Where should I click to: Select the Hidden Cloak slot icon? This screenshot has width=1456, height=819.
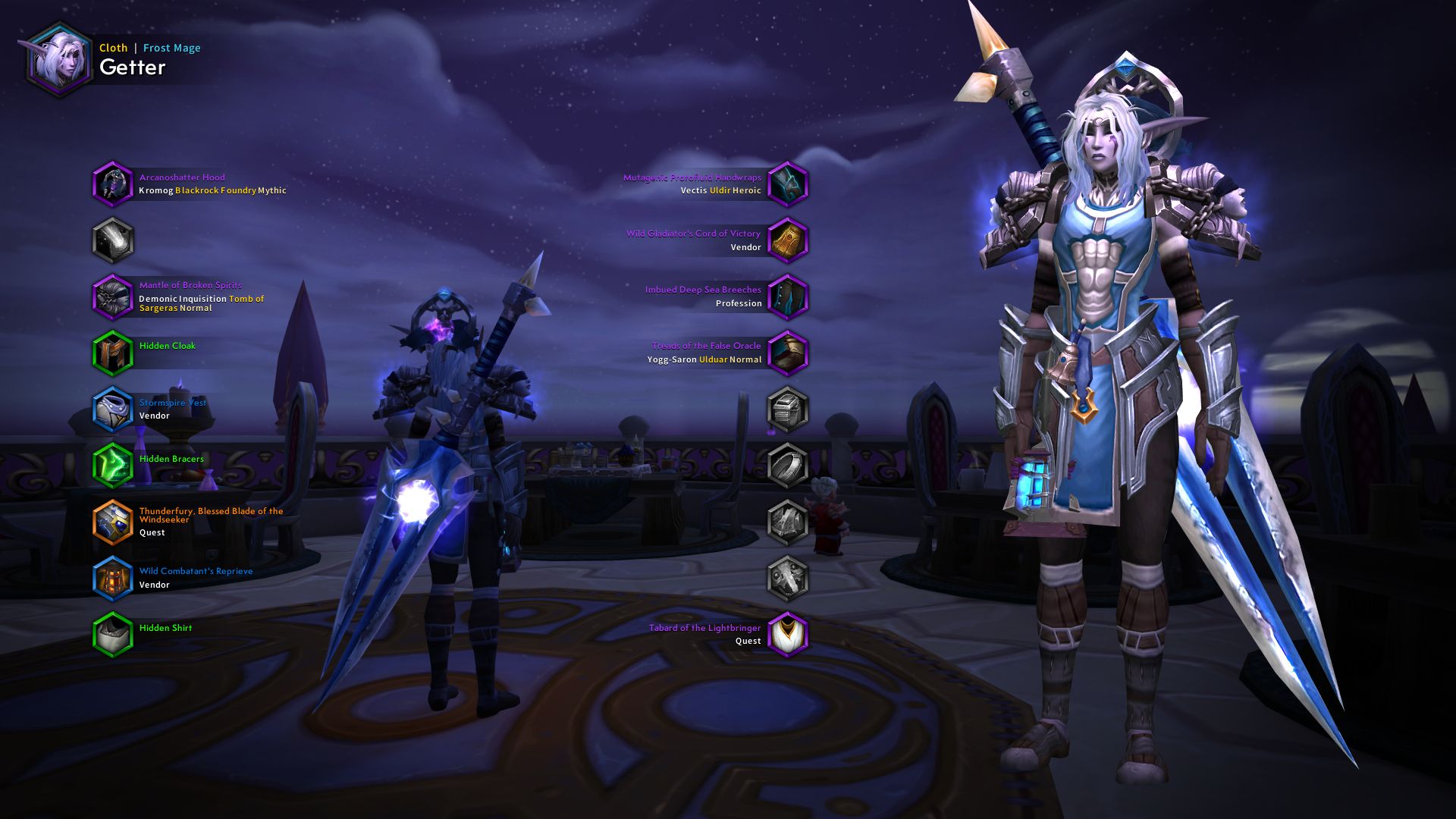(114, 353)
